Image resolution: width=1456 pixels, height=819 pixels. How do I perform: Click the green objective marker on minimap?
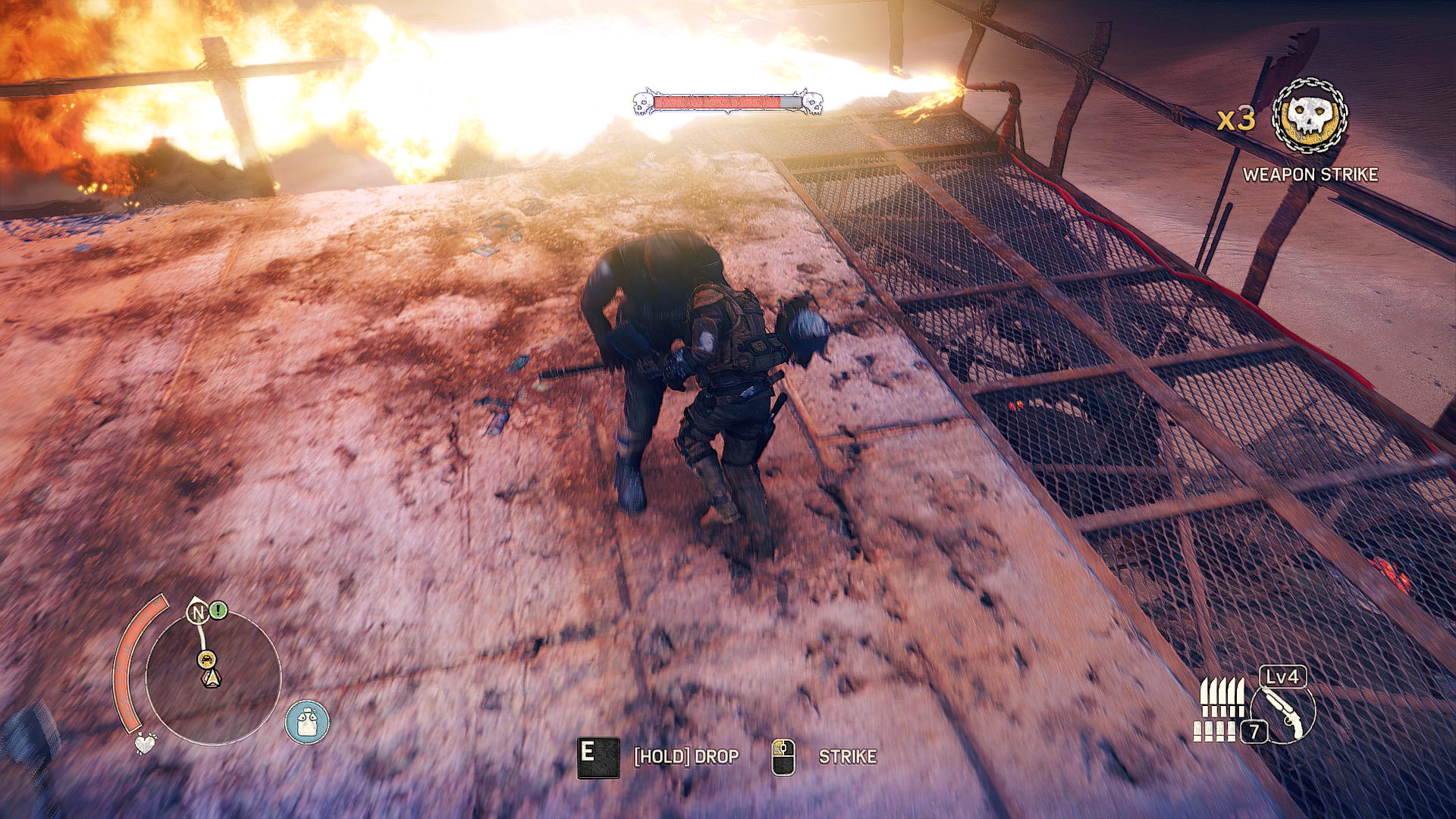tap(218, 609)
